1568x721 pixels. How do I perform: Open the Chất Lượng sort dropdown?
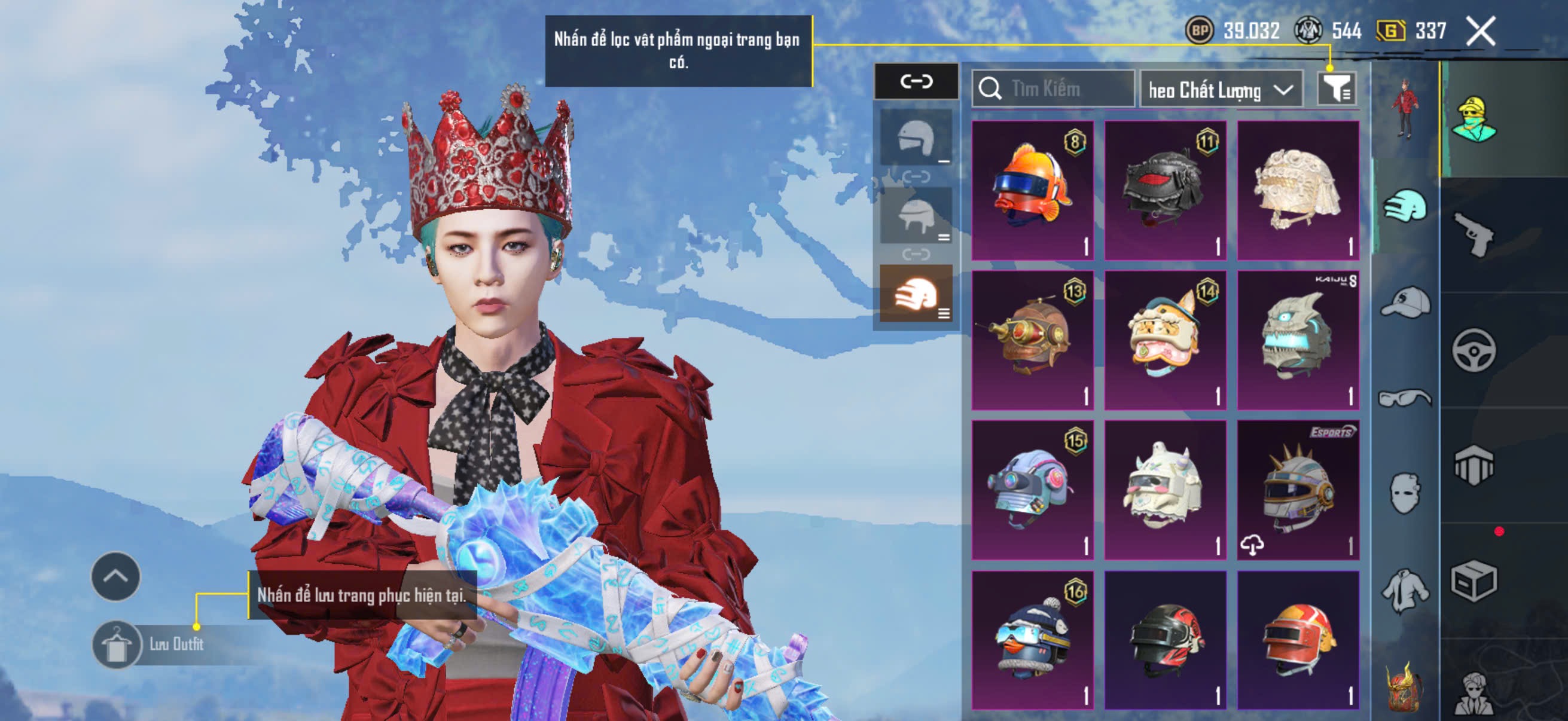[x=1221, y=91]
